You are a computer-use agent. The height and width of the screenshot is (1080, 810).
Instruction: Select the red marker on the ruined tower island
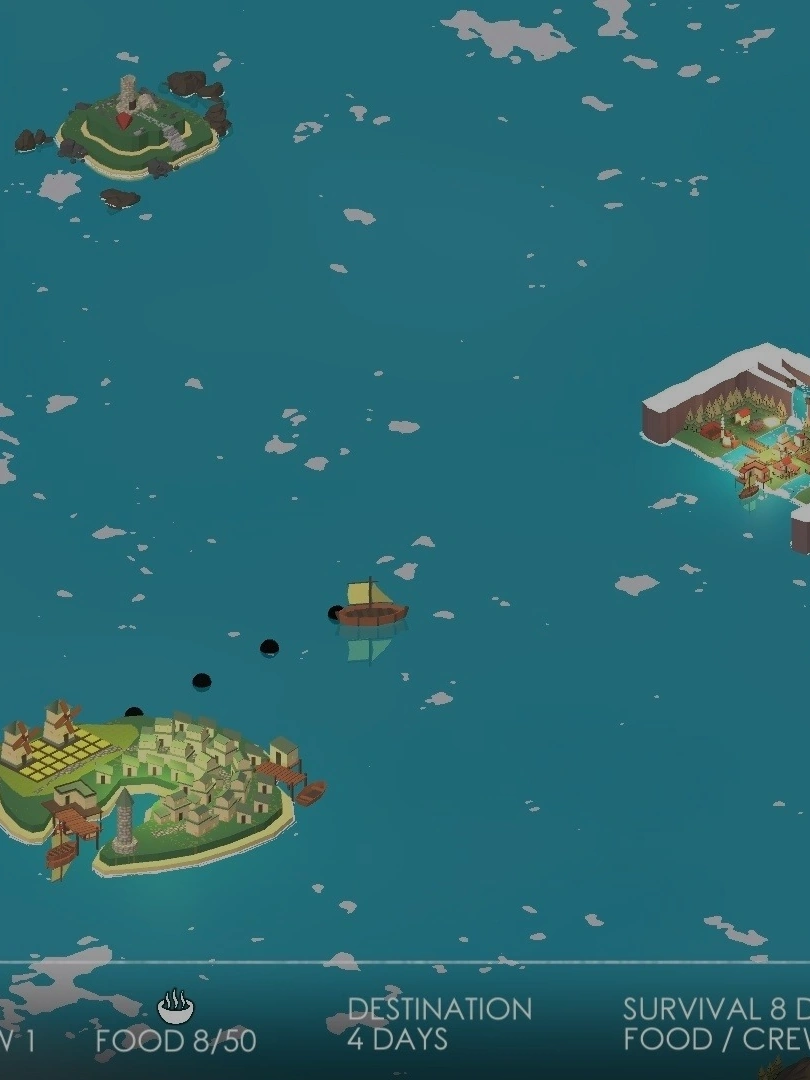point(124,120)
